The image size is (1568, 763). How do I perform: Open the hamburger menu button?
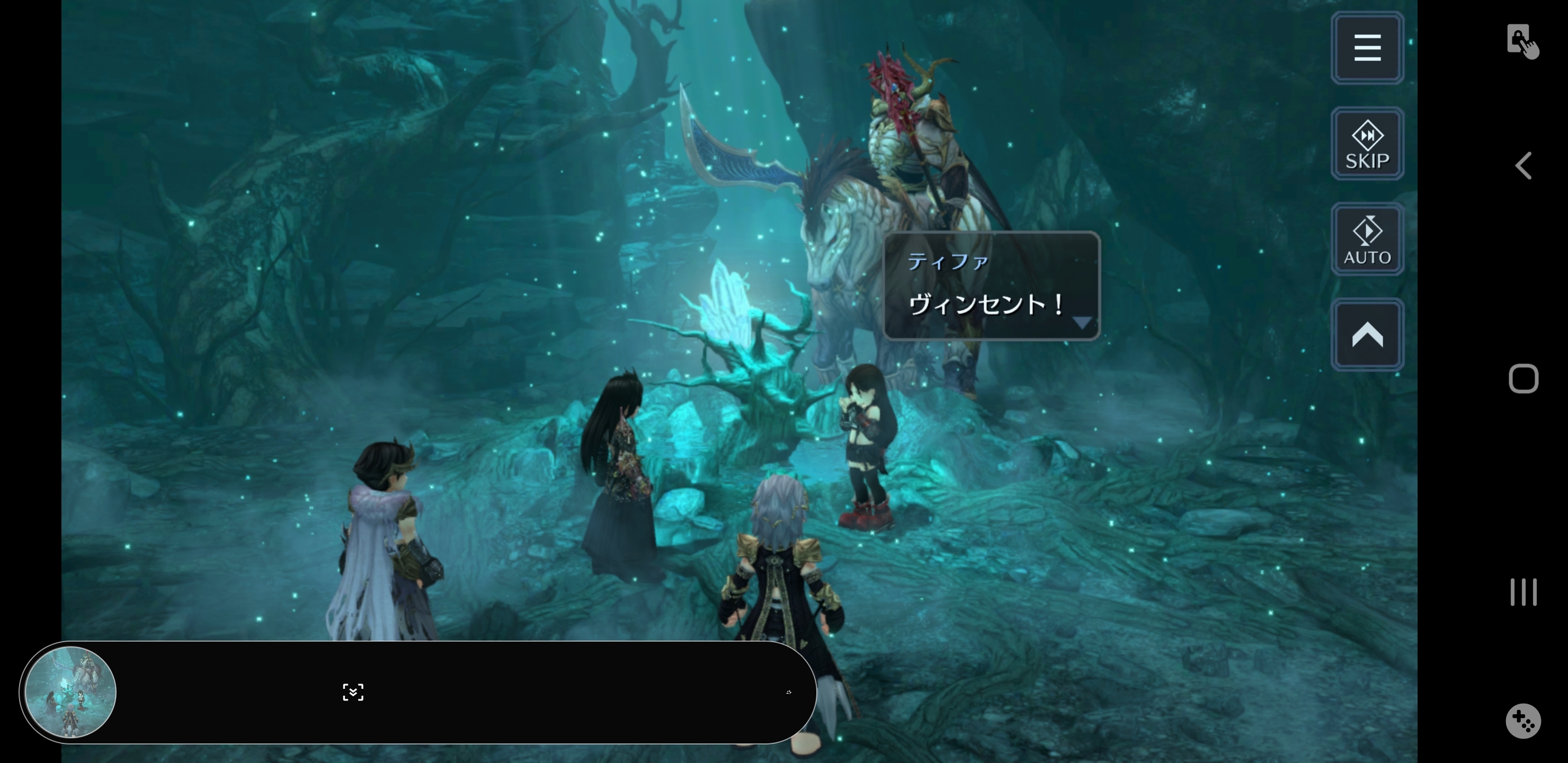(1367, 48)
